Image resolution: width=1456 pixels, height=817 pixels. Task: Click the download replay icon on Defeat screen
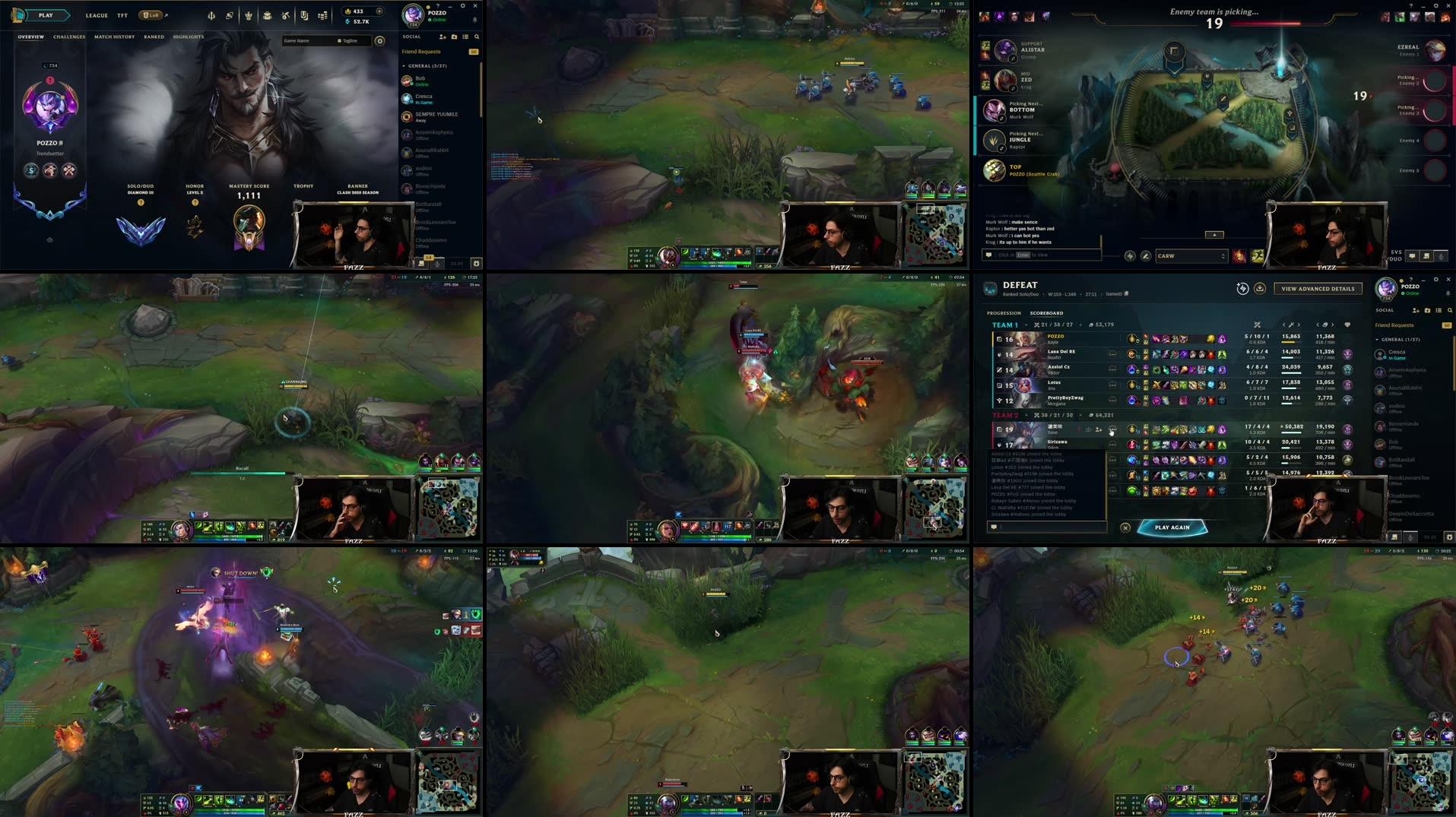1260,289
